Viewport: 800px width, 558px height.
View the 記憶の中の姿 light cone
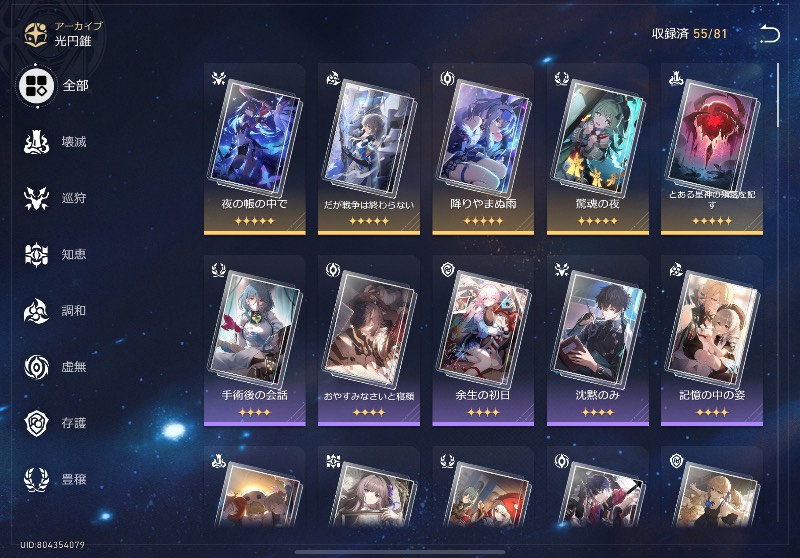710,340
